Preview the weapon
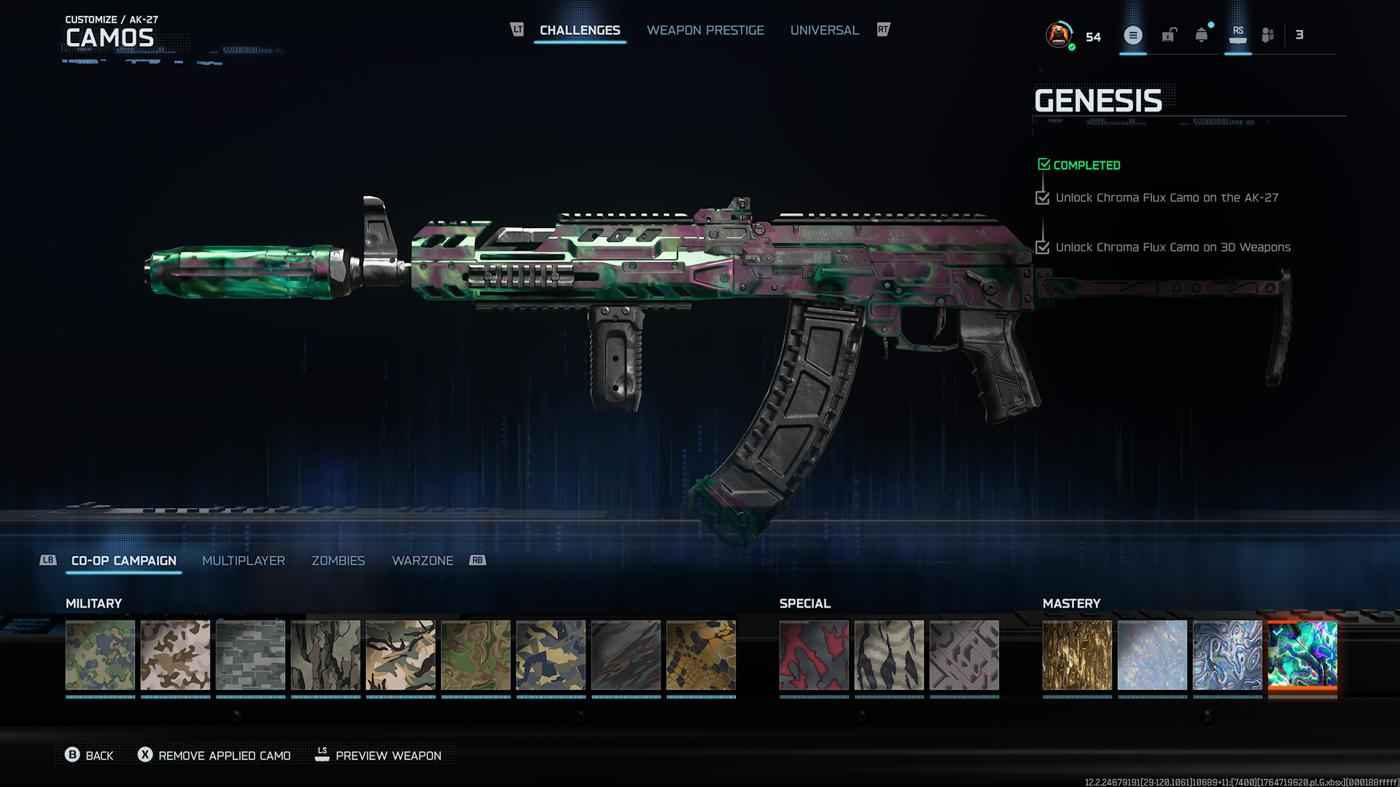The width and height of the screenshot is (1400, 787). tap(378, 755)
